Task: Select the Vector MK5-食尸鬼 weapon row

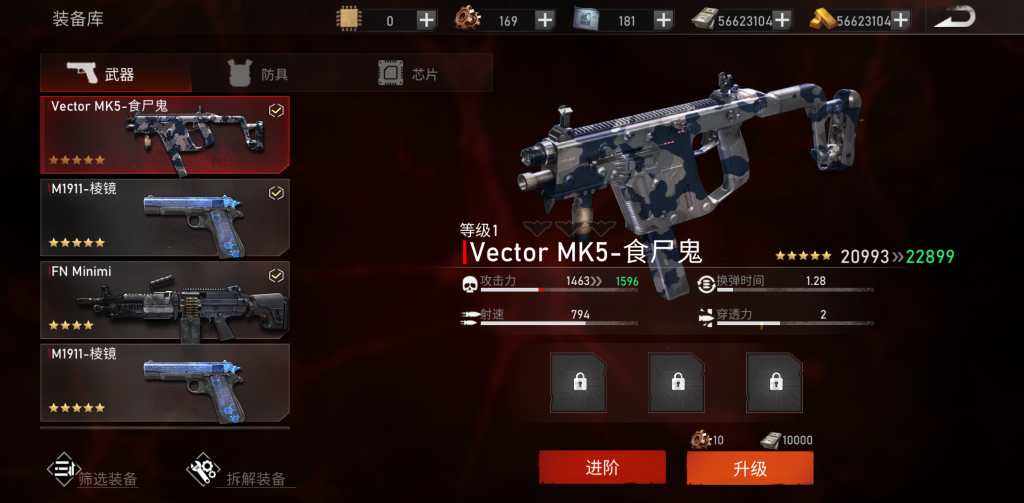Action: tap(165, 134)
